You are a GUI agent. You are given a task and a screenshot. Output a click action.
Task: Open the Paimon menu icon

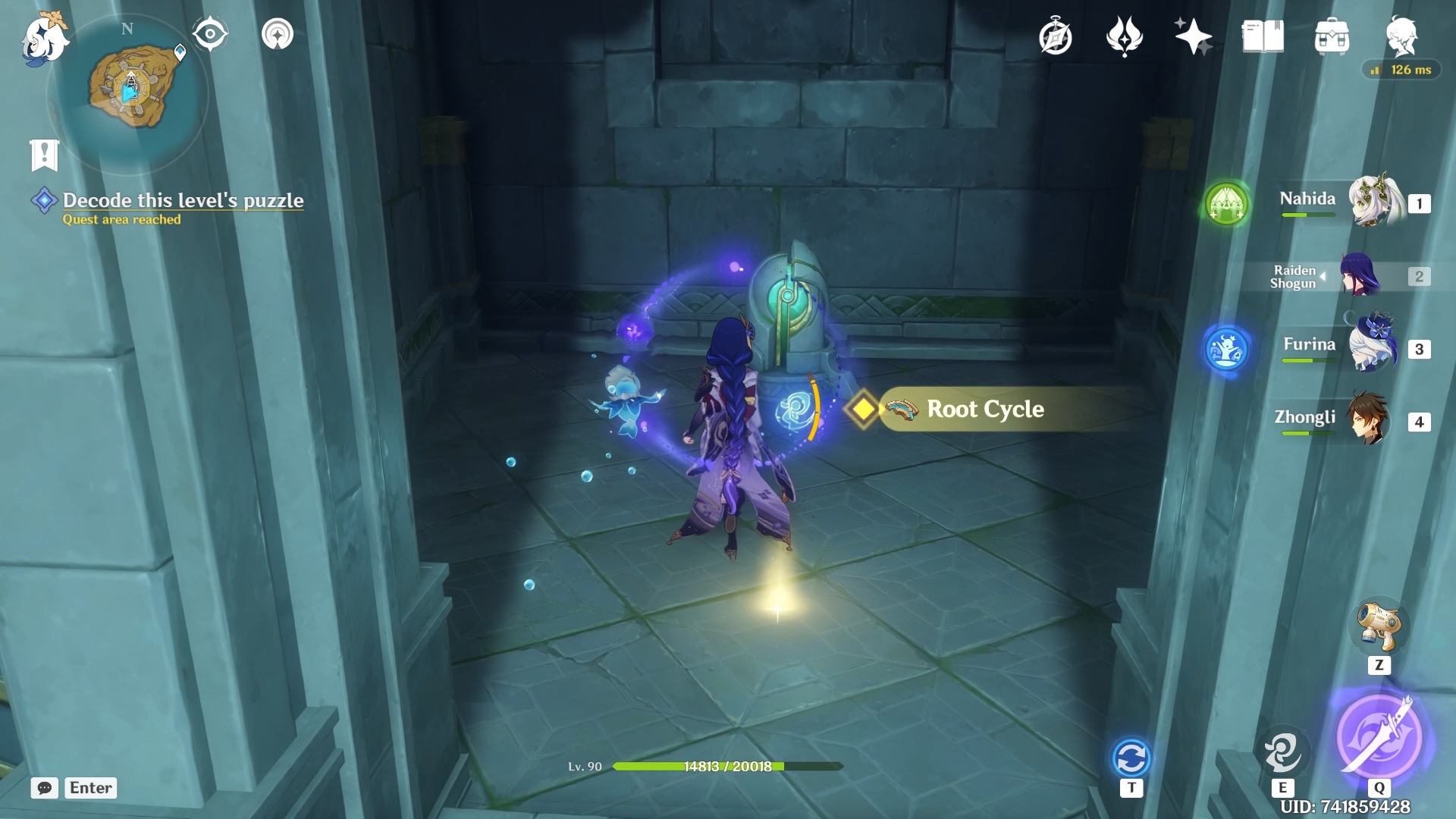tap(44, 38)
